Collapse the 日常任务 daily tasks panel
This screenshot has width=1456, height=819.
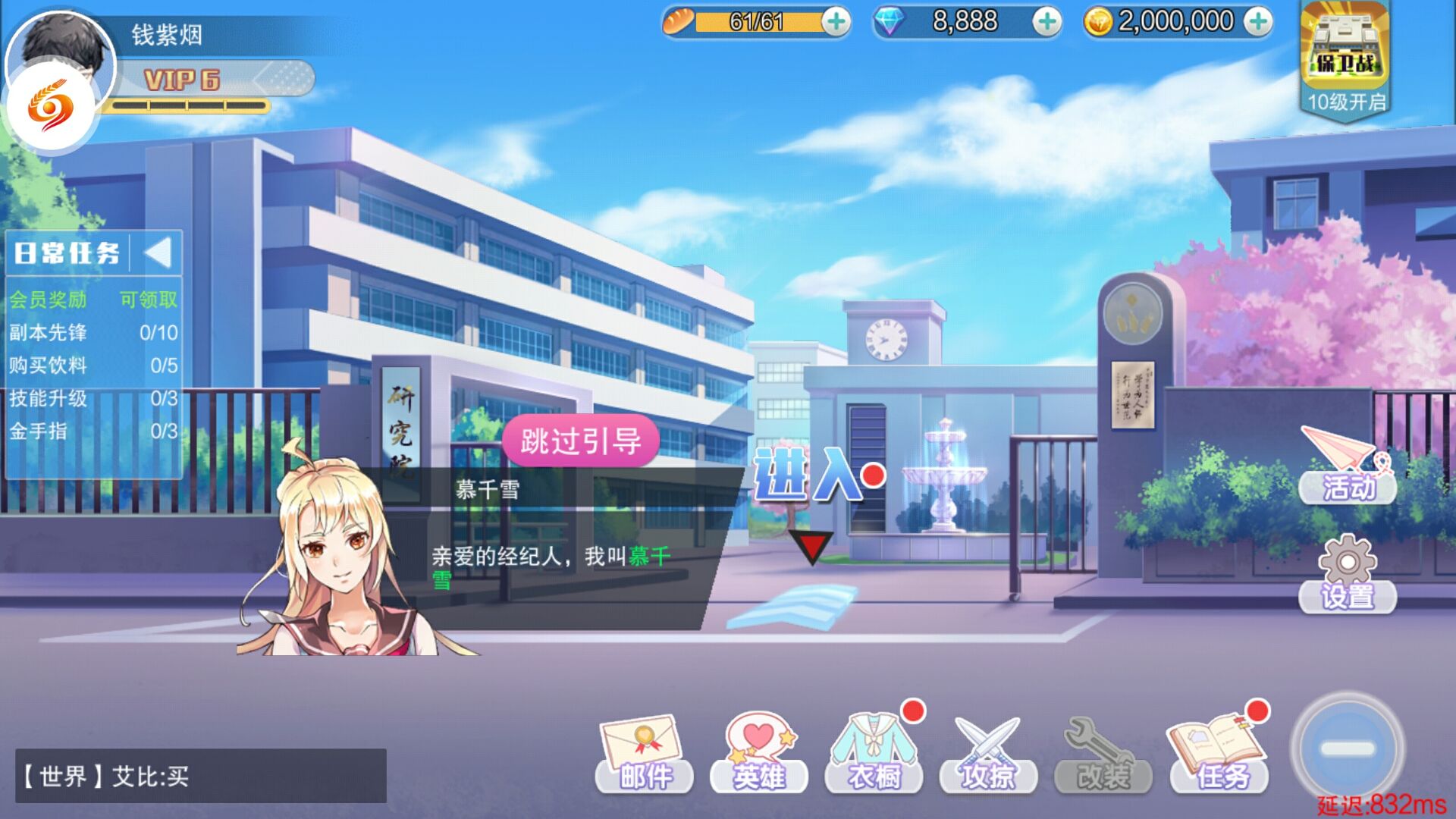[x=158, y=253]
